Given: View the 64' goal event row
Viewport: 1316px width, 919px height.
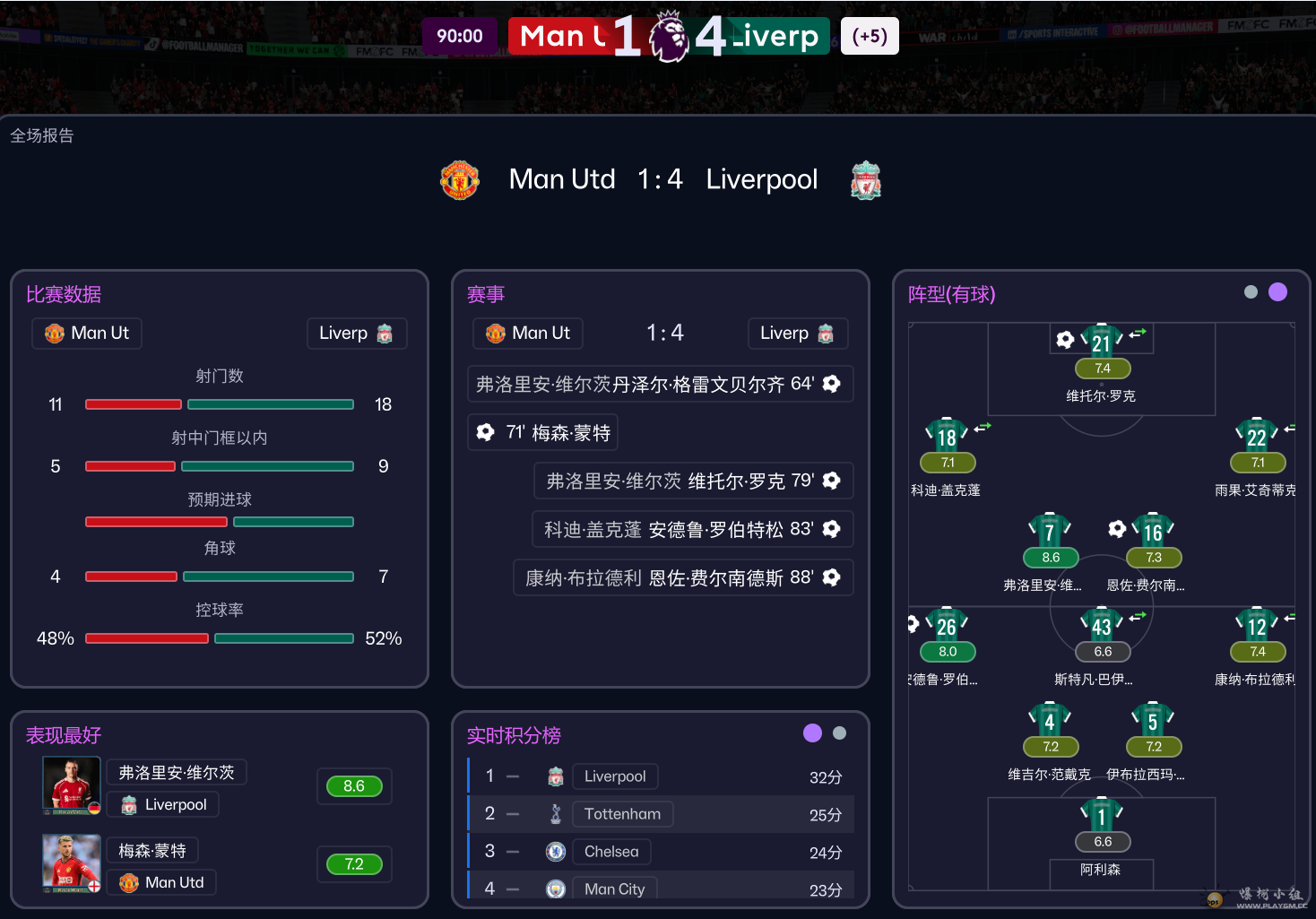Looking at the screenshot, I should (659, 384).
